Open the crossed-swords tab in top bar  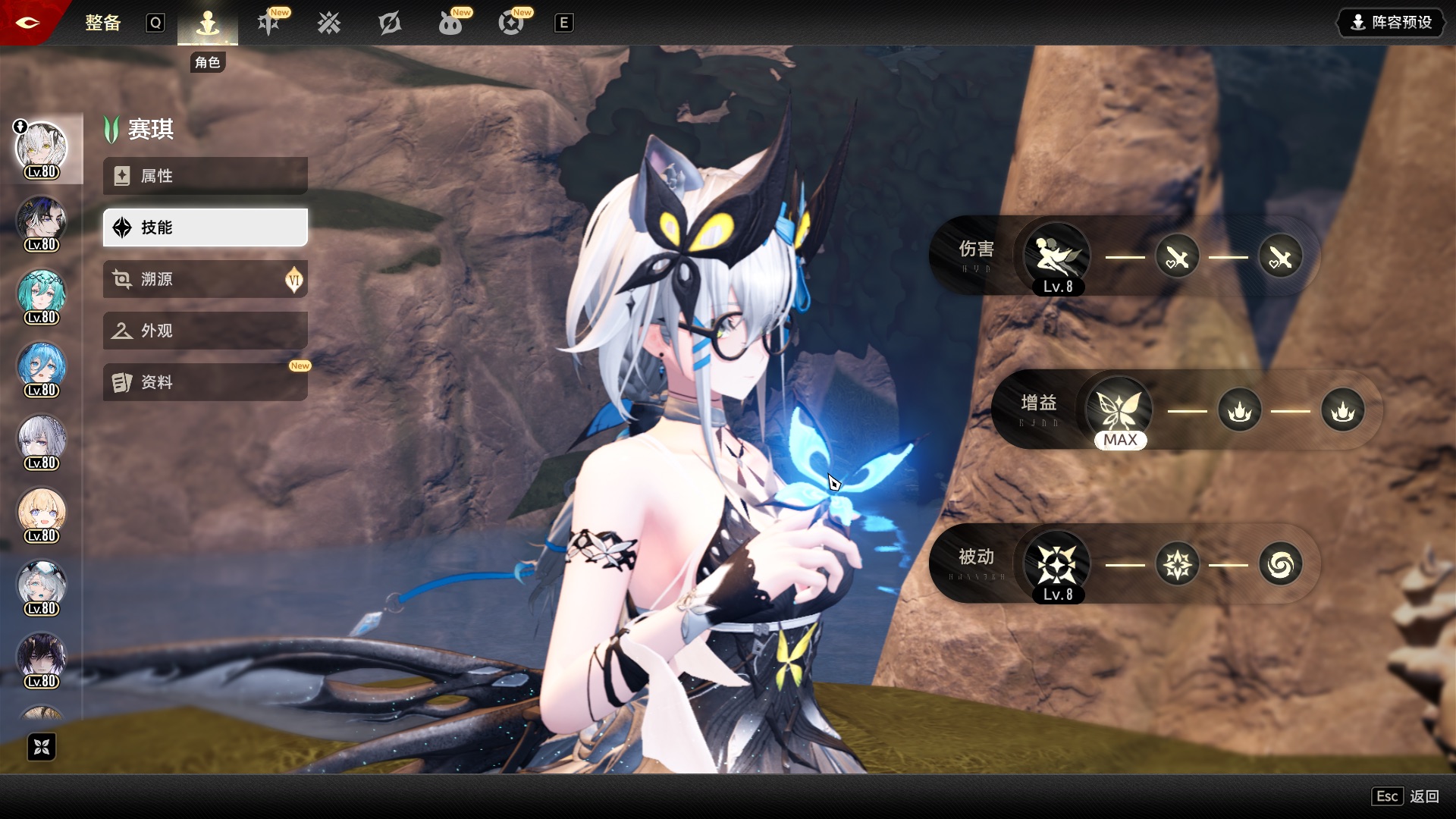(329, 24)
